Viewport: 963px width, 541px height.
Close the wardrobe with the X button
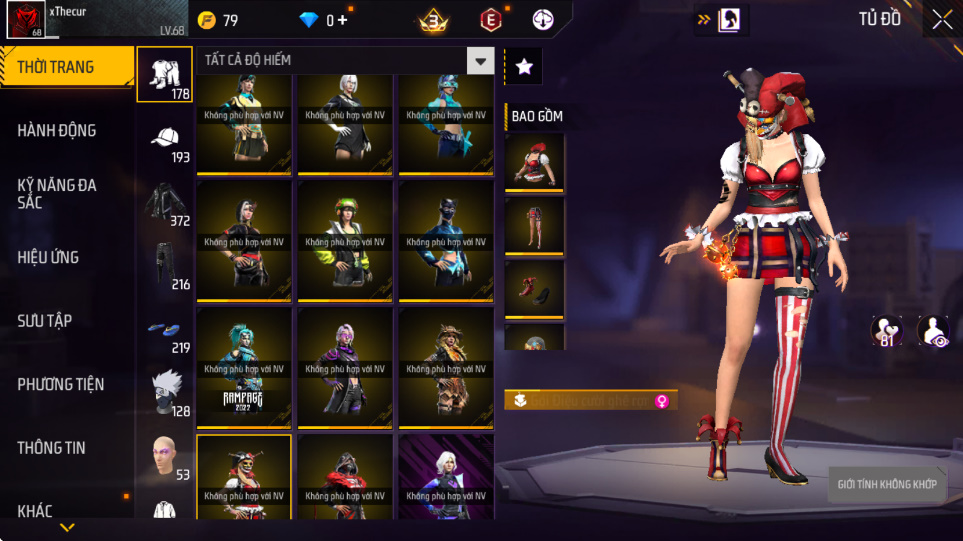click(942, 19)
